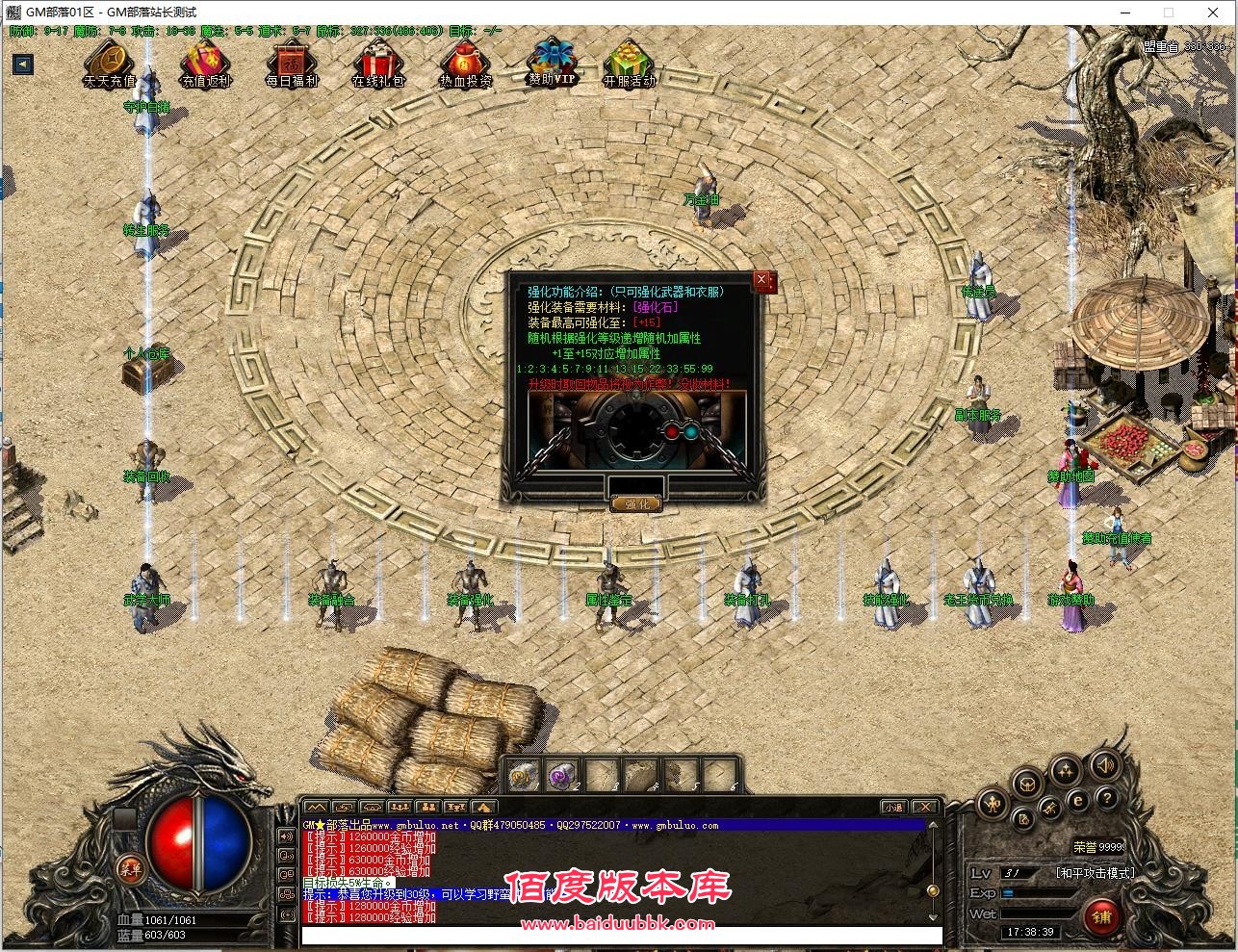Click the 强化 enhance button

(x=635, y=503)
